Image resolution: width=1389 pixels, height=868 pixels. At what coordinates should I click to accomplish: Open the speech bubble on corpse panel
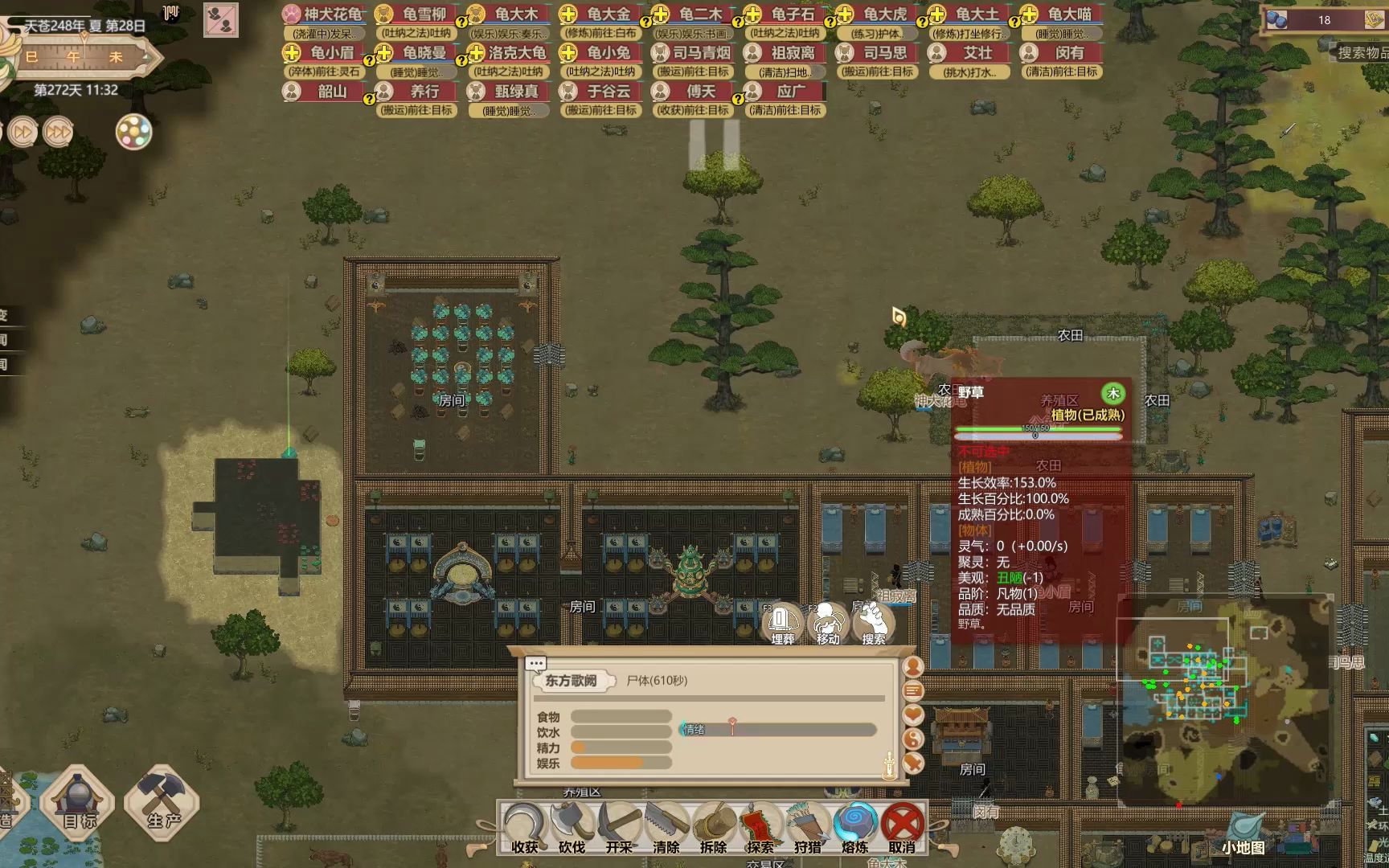tap(536, 663)
